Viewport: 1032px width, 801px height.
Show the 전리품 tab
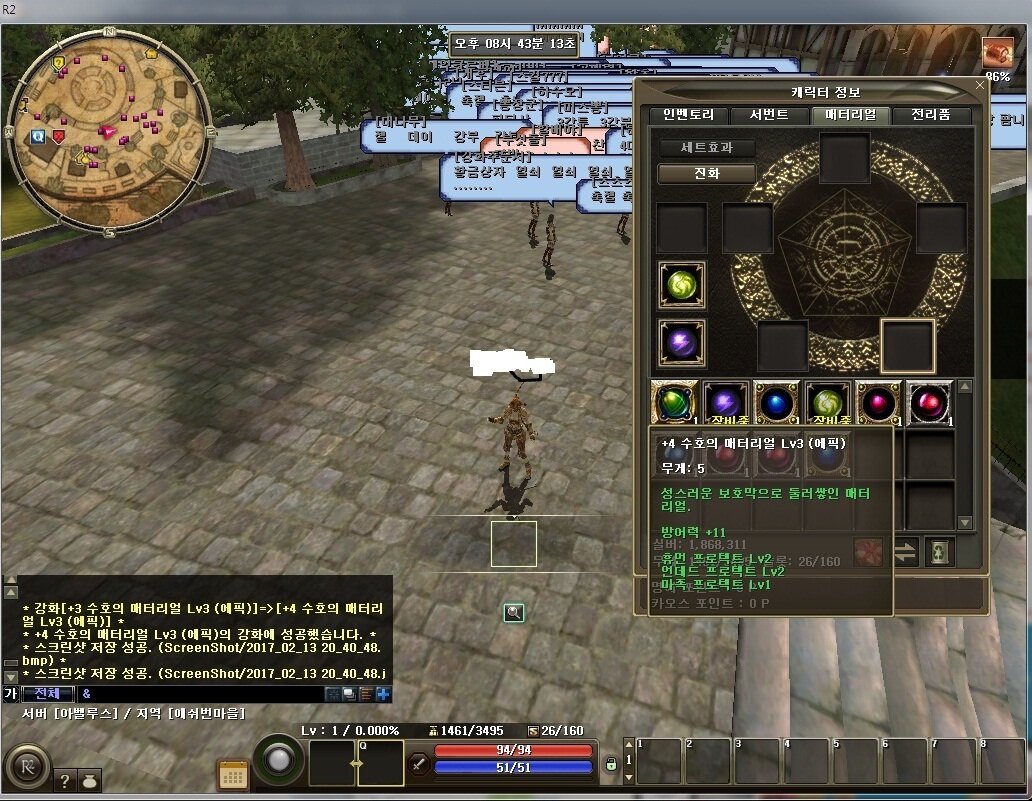coord(930,115)
